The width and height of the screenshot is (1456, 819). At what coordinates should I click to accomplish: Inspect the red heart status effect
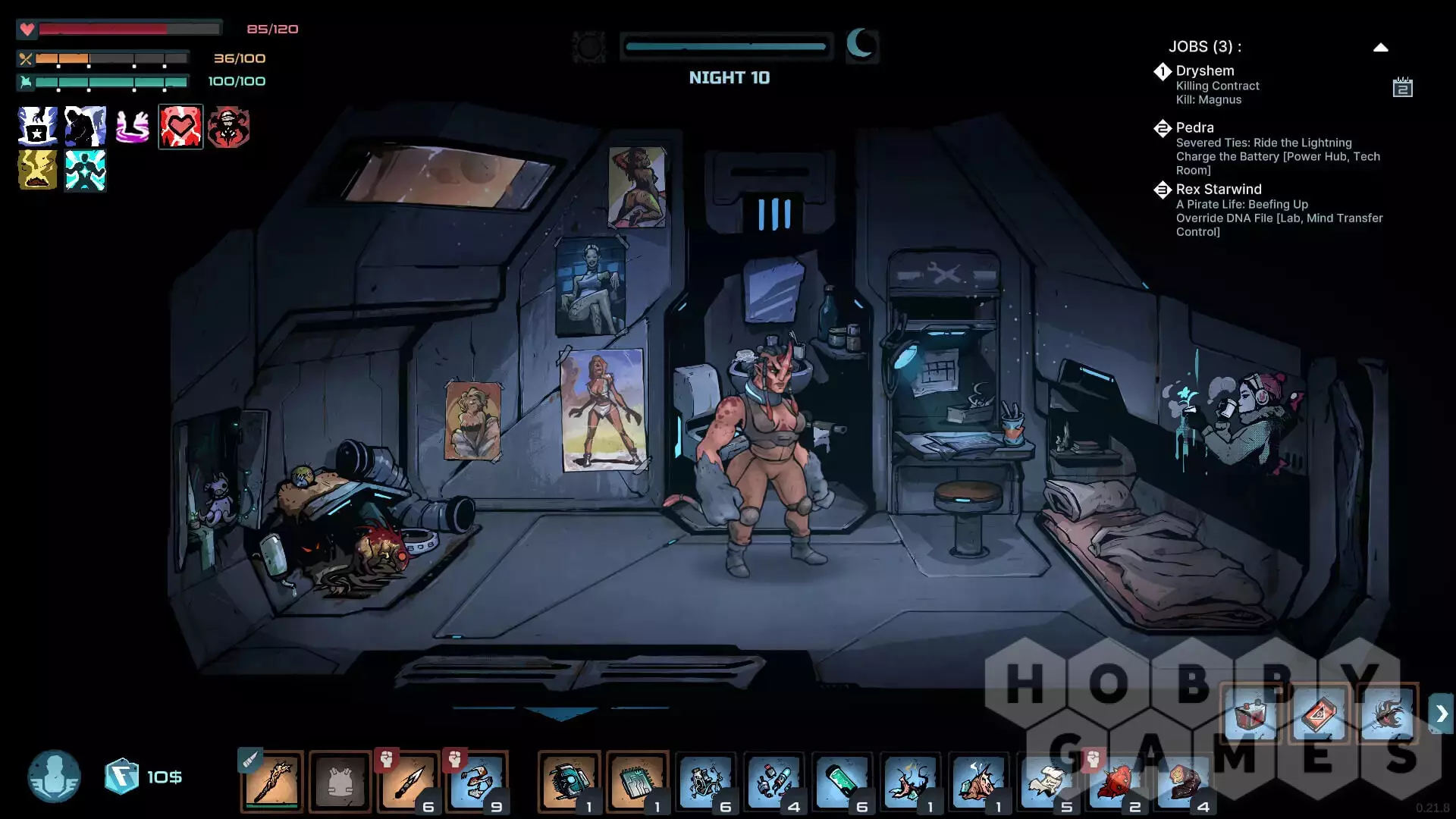click(180, 127)
